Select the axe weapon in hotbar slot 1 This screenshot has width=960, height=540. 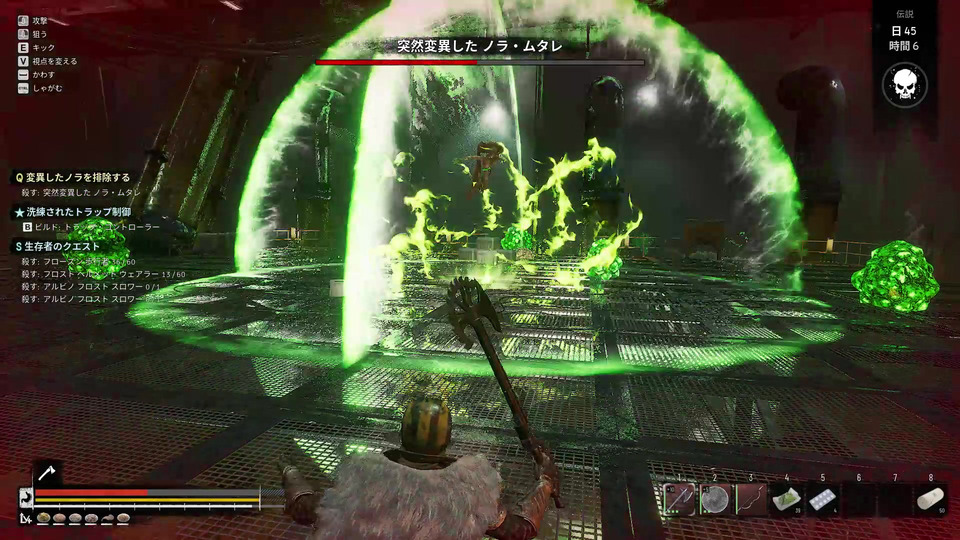click(x=679, y=498)
